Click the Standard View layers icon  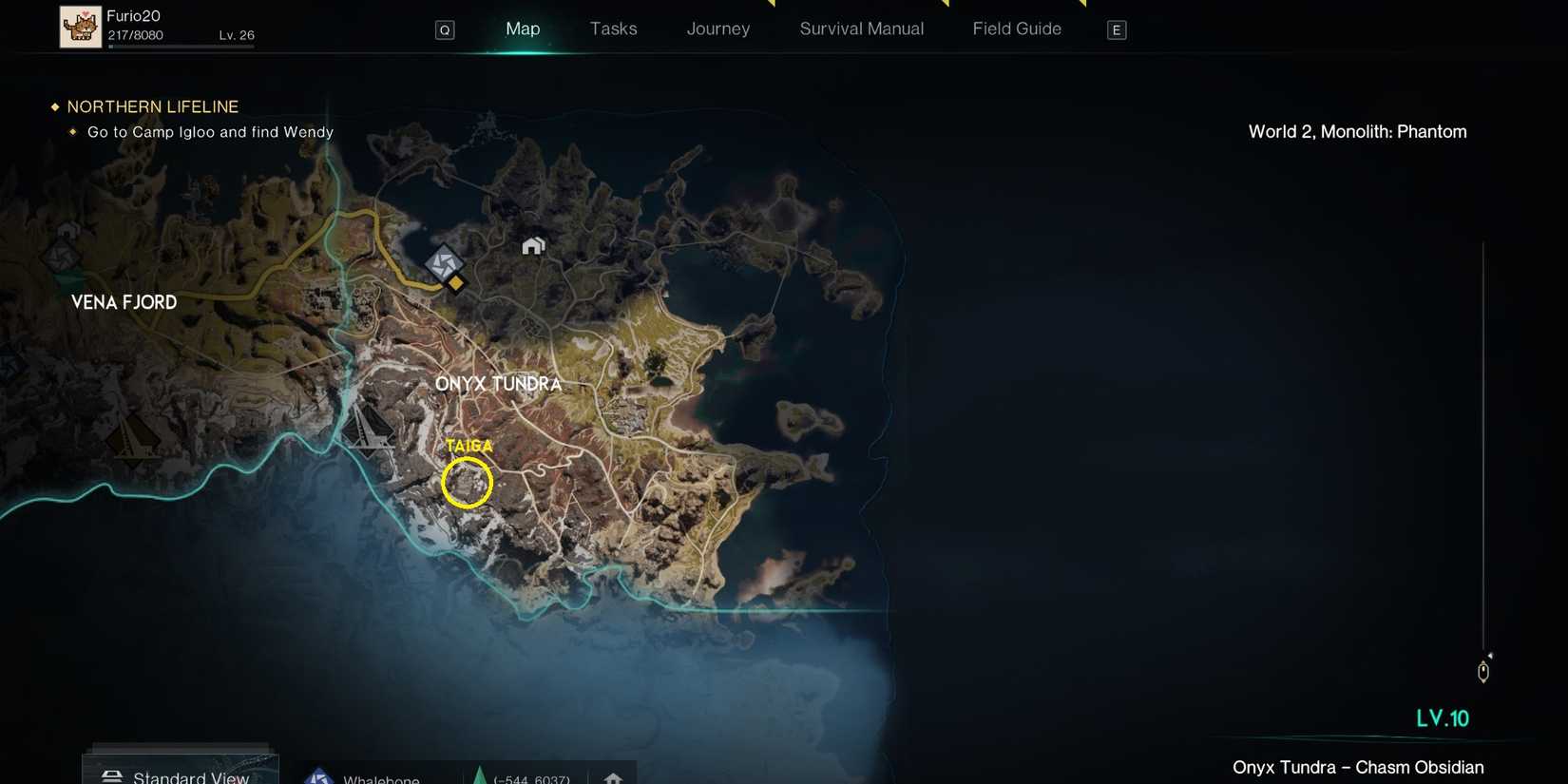point(112,774)
